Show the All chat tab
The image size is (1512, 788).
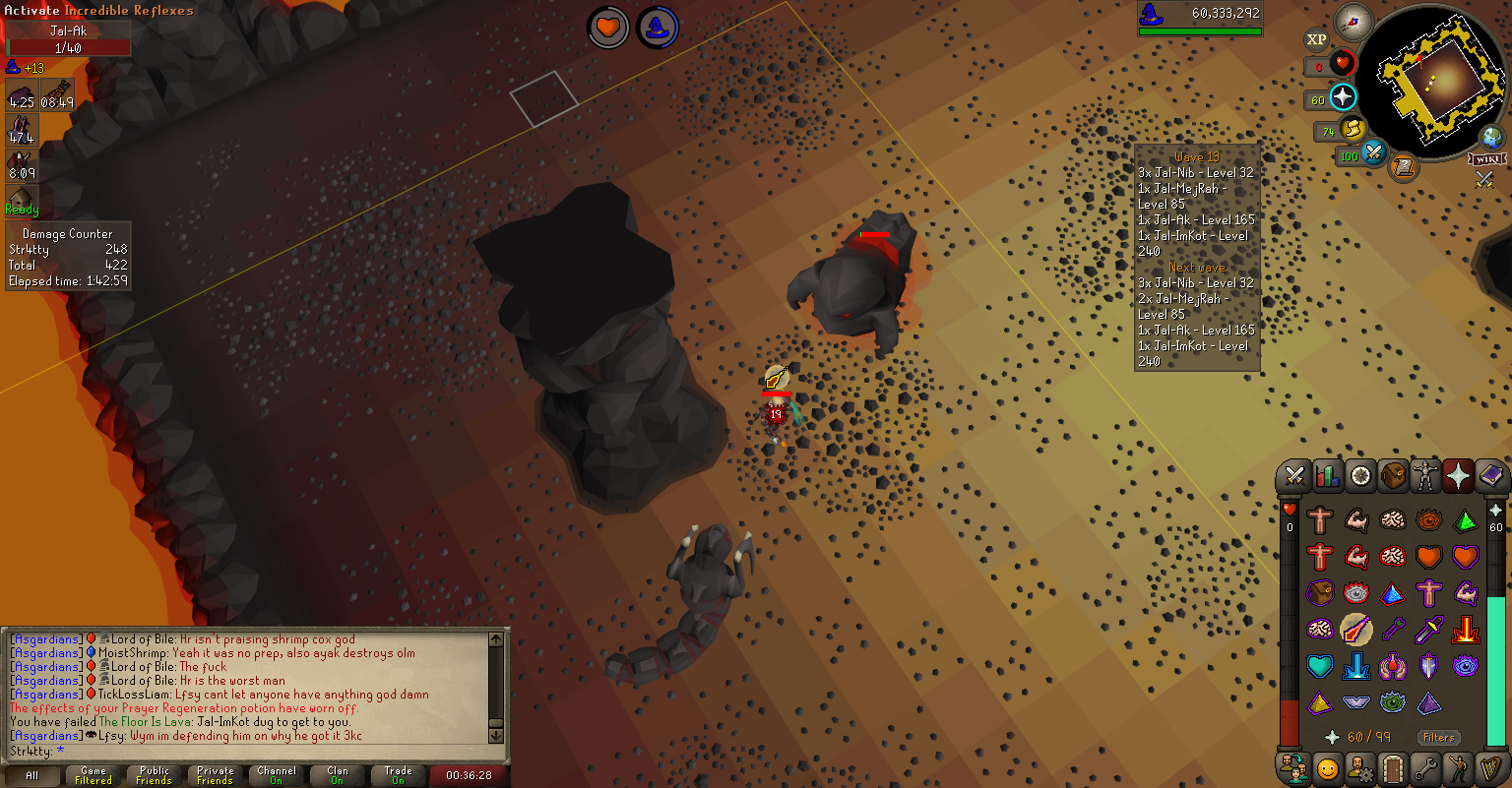pos(32,775)
